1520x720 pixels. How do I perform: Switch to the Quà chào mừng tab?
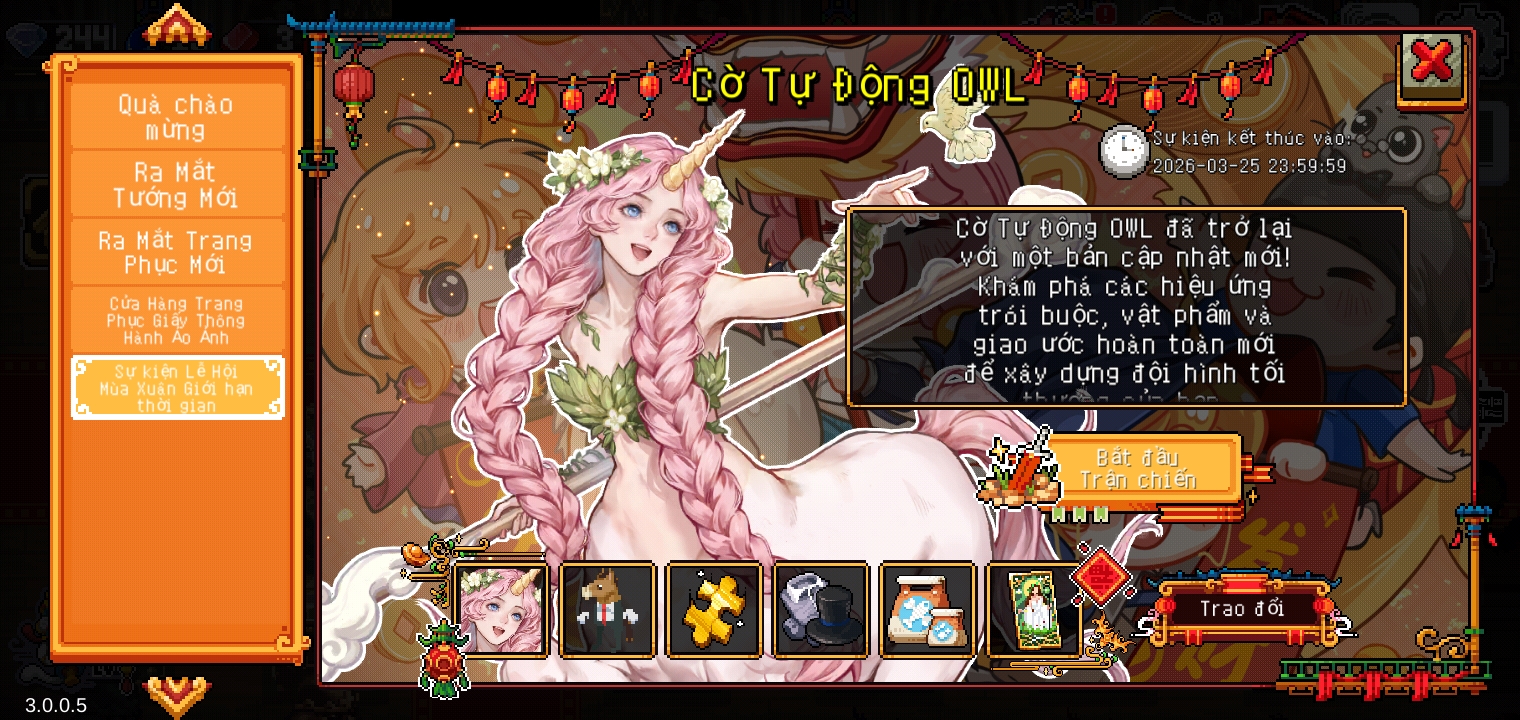tap(177, 116)
